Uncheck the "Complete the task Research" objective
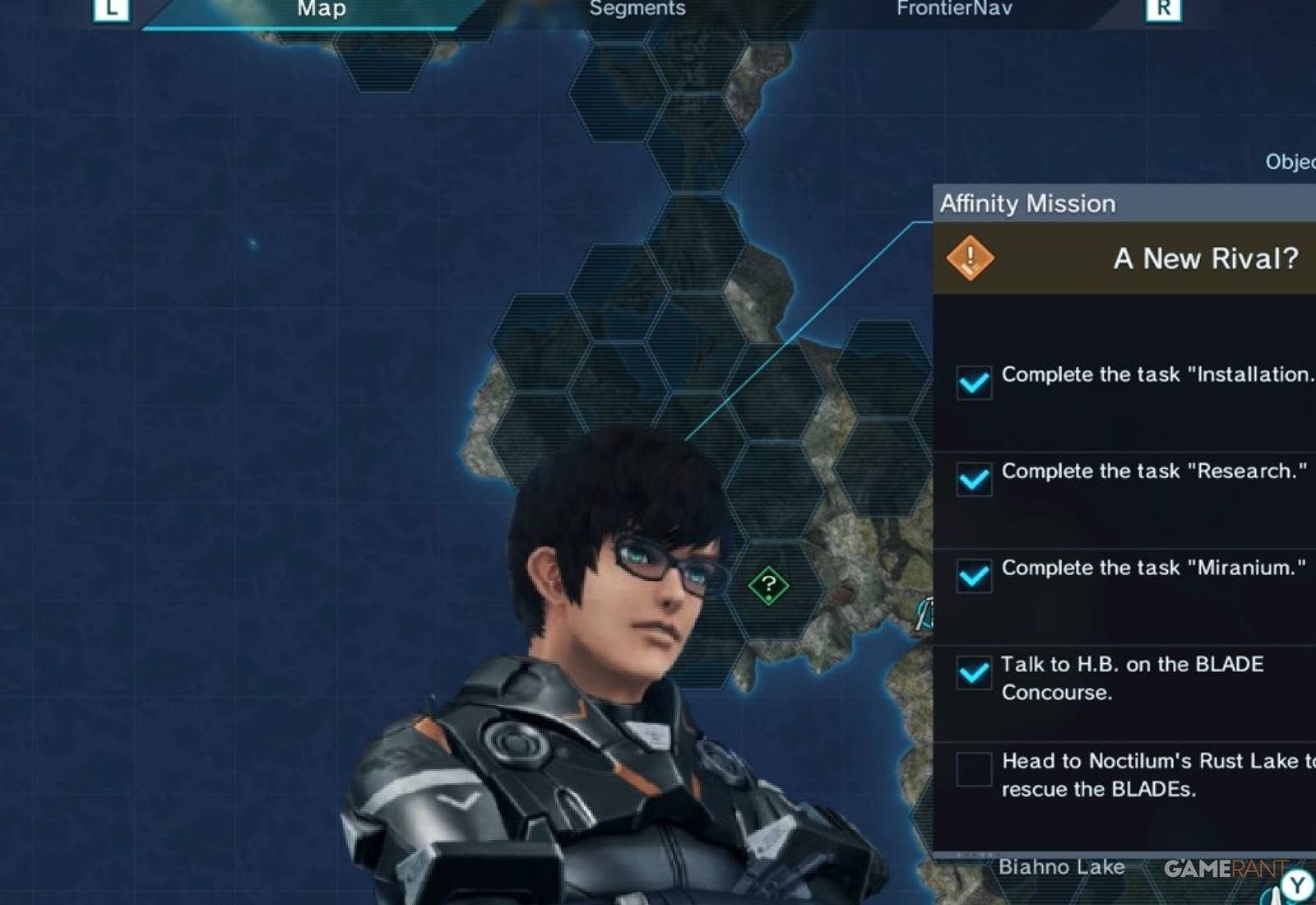The width and height of the screenshot is (1316, 905). (975, 480)
